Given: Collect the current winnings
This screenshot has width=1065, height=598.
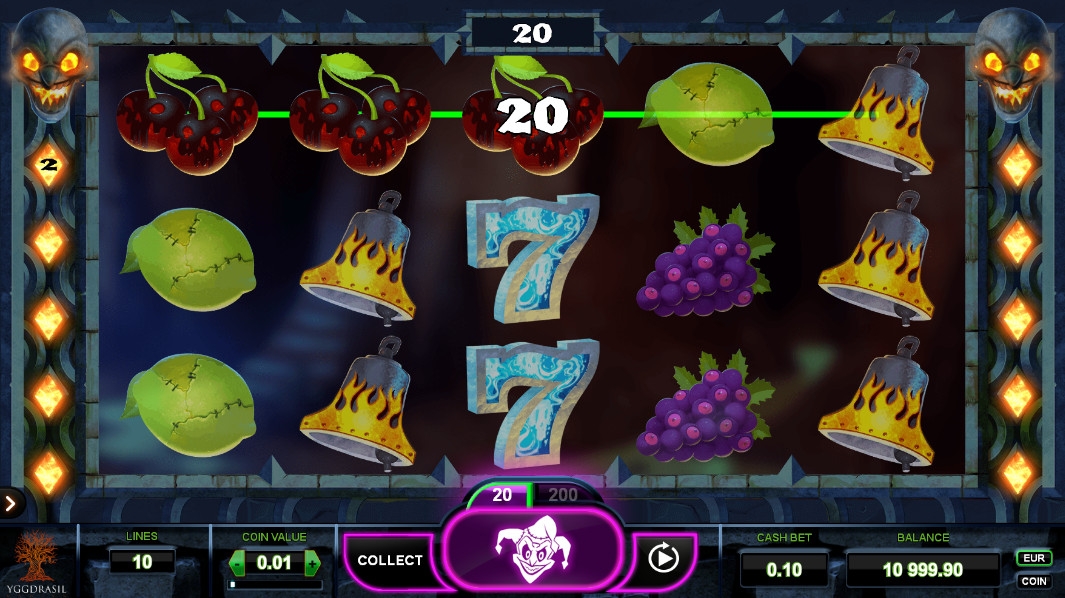Looking at the screenshot, I should click(x=389, y=560).
